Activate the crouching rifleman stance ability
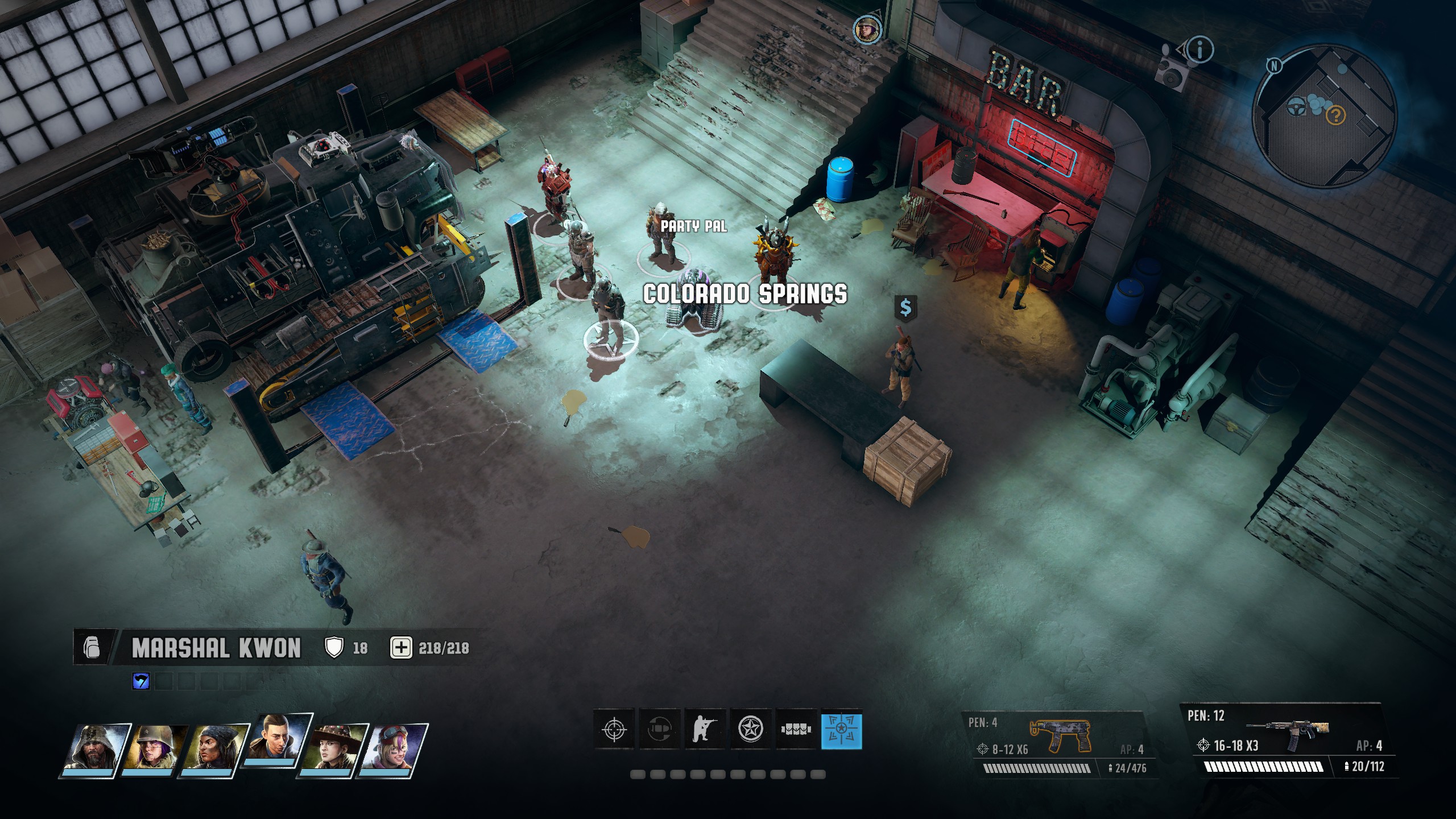Screen dimensions: 1456x819 click(x=705, y=729)
